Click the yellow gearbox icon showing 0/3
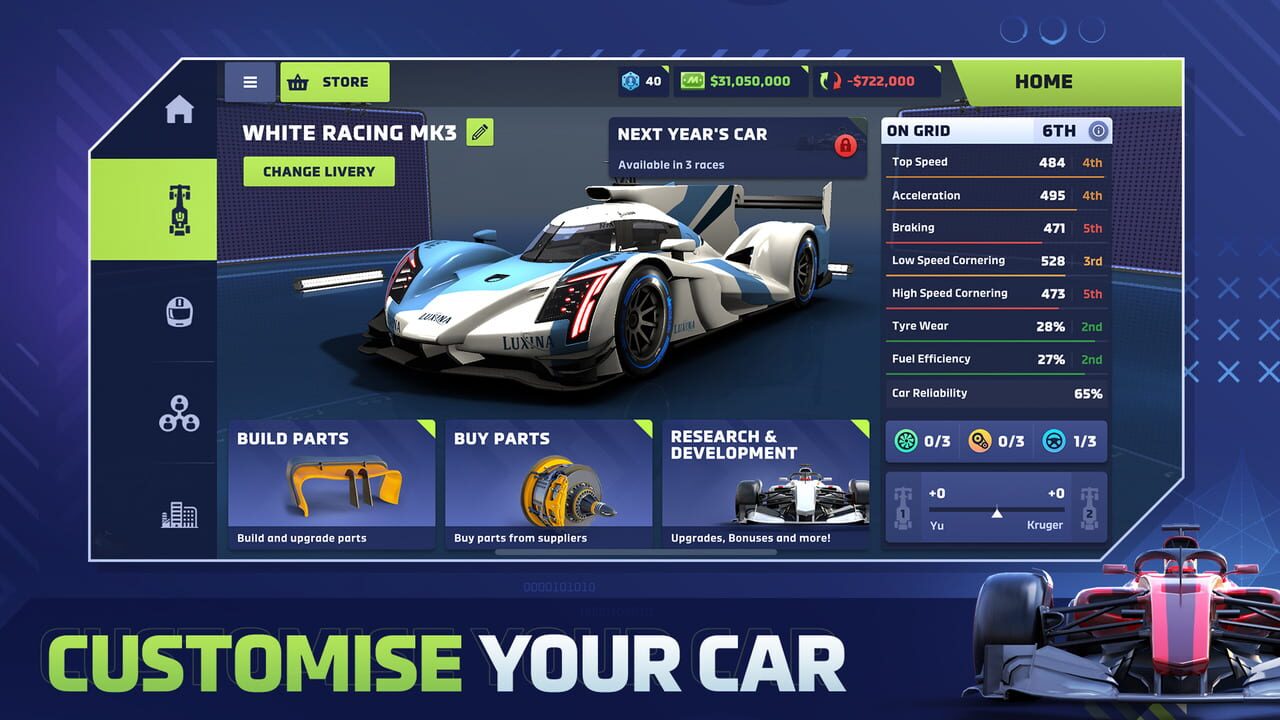Viewport: 1280px width, 720px height. coord(981,441)
